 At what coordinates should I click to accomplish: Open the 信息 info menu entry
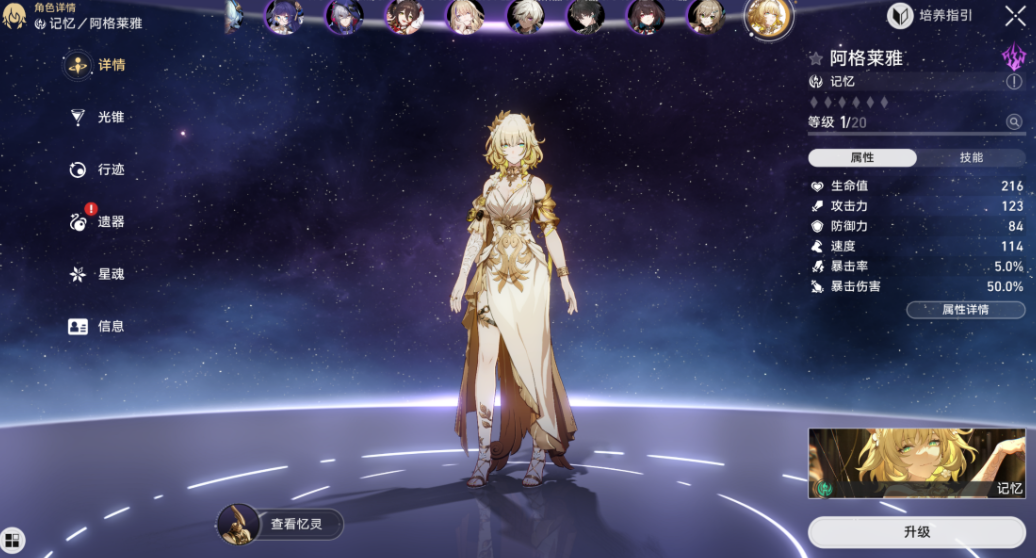[x=98, y=326]
